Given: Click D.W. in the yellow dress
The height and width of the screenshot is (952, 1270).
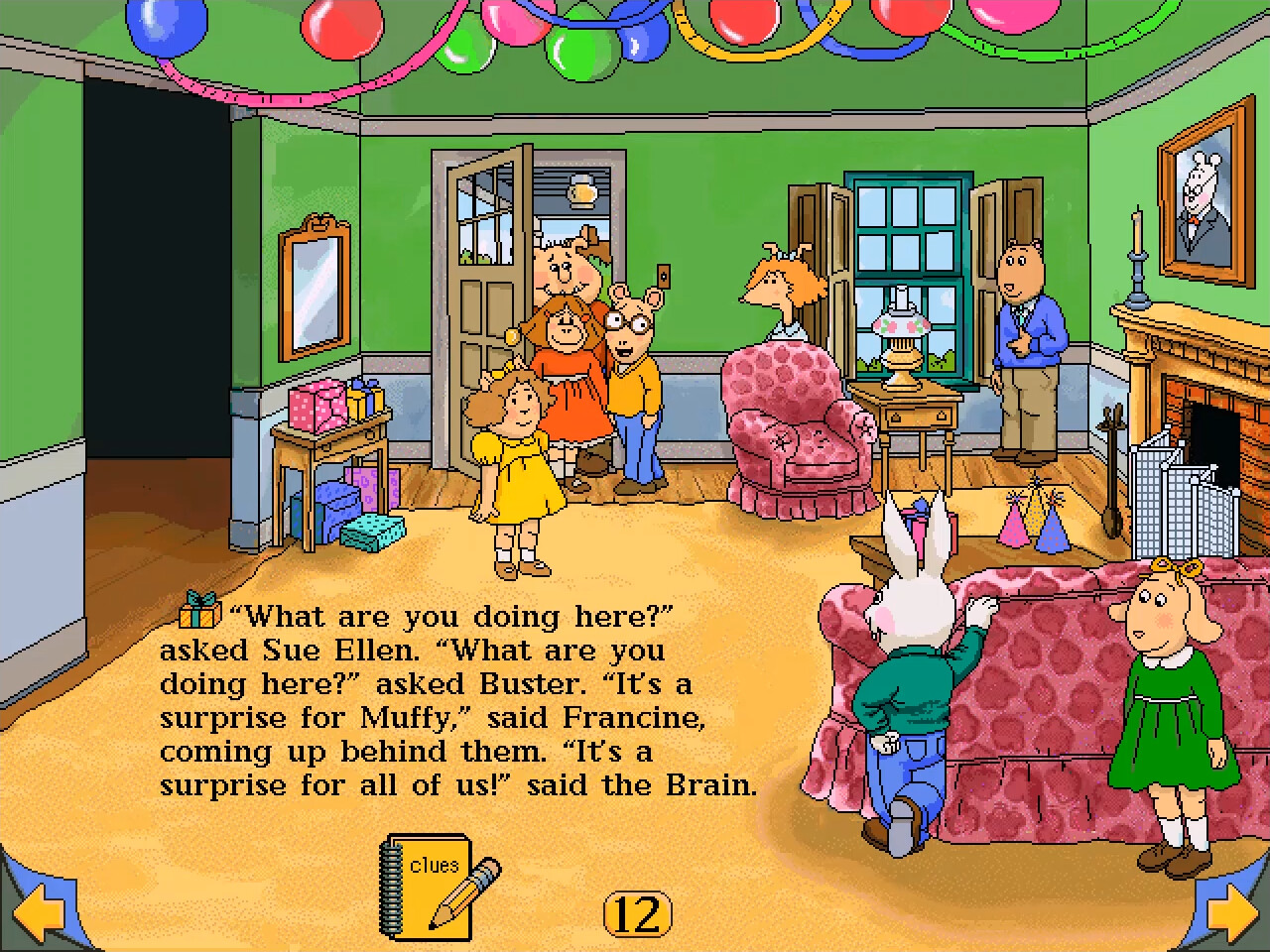Looking at the screenshot, I should point(516,466).
